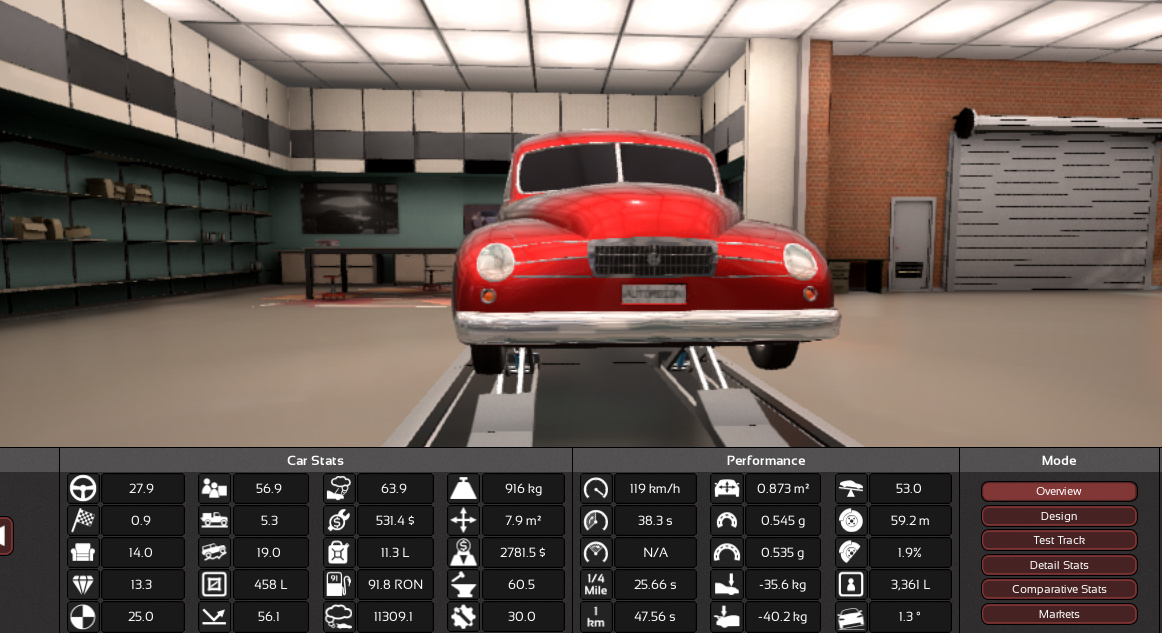Select the Overview mode button

click(x=1058, y=491)
